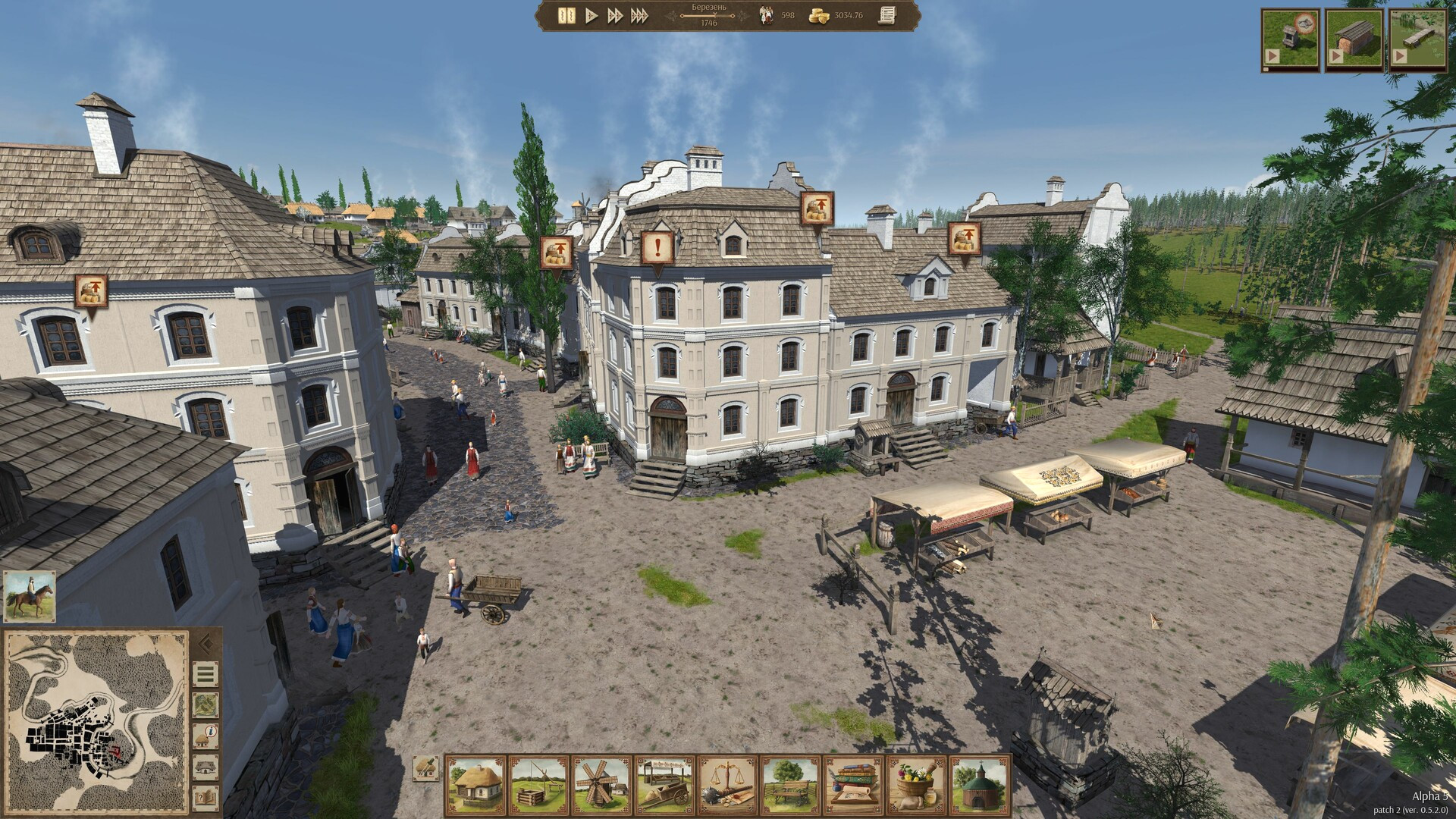Collapse the minimap panel with the arrow
1456x819 pixels.
[x=206, y=645]
